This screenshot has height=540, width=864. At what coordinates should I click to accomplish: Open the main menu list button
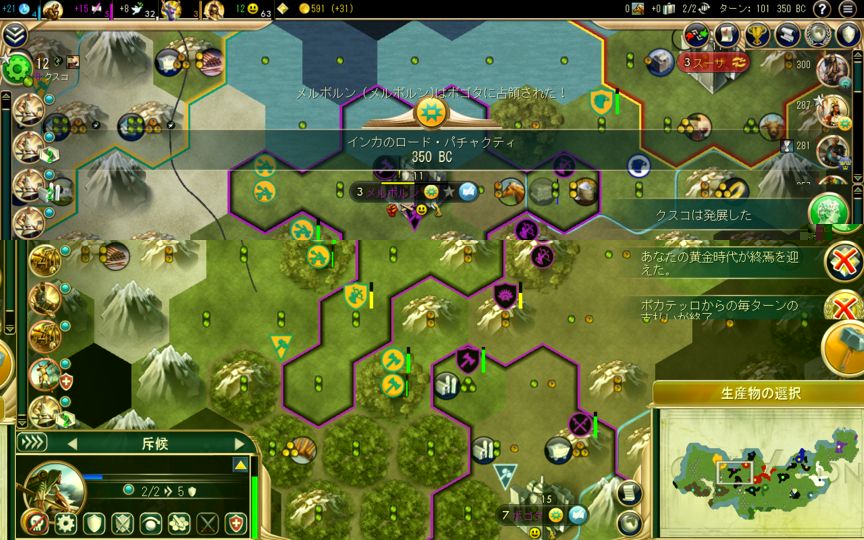(848, 9)
